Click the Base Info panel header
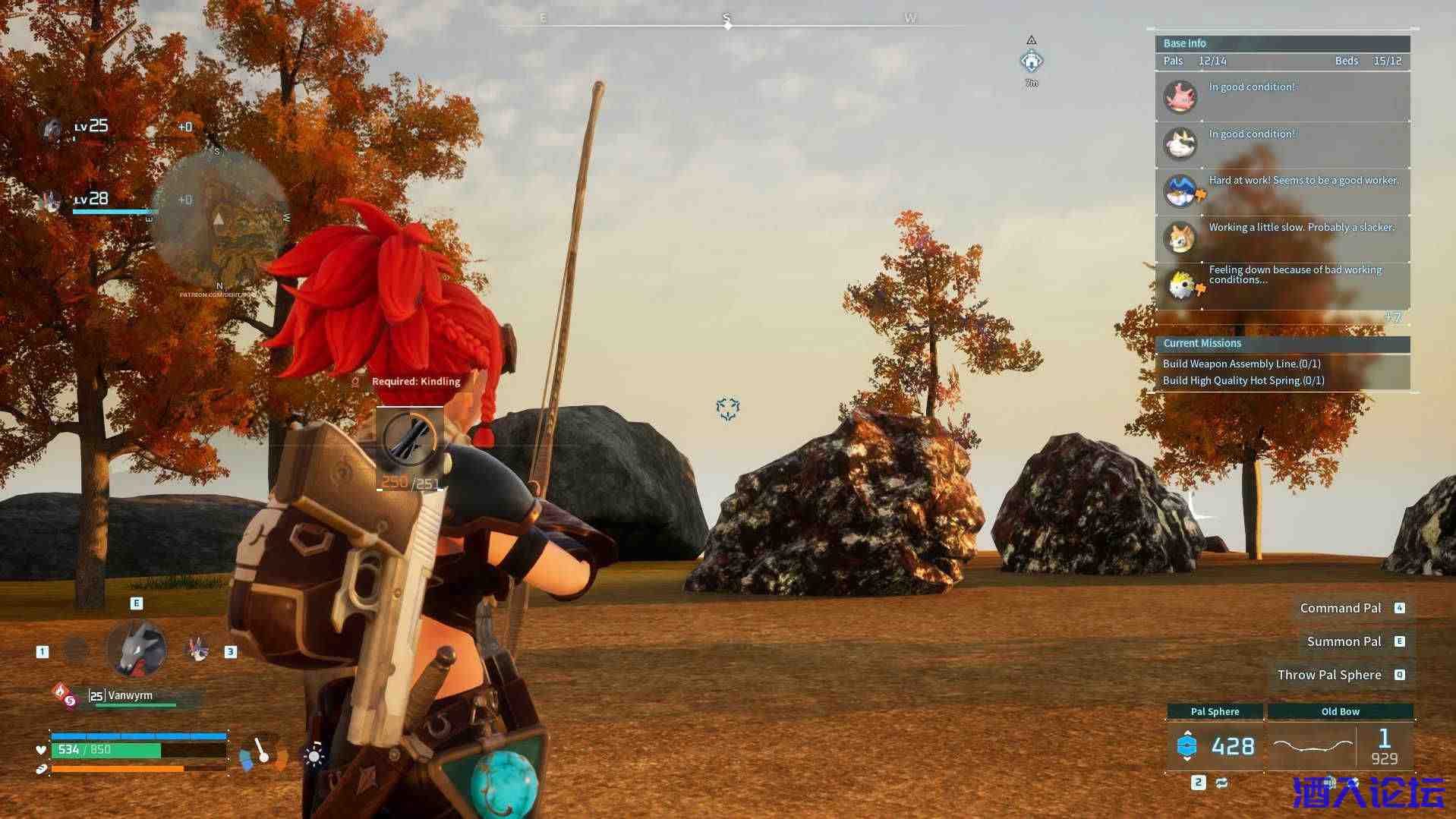Image resolution: width=1456 pixels, height=819 pixels. [x=1282, y=43]
